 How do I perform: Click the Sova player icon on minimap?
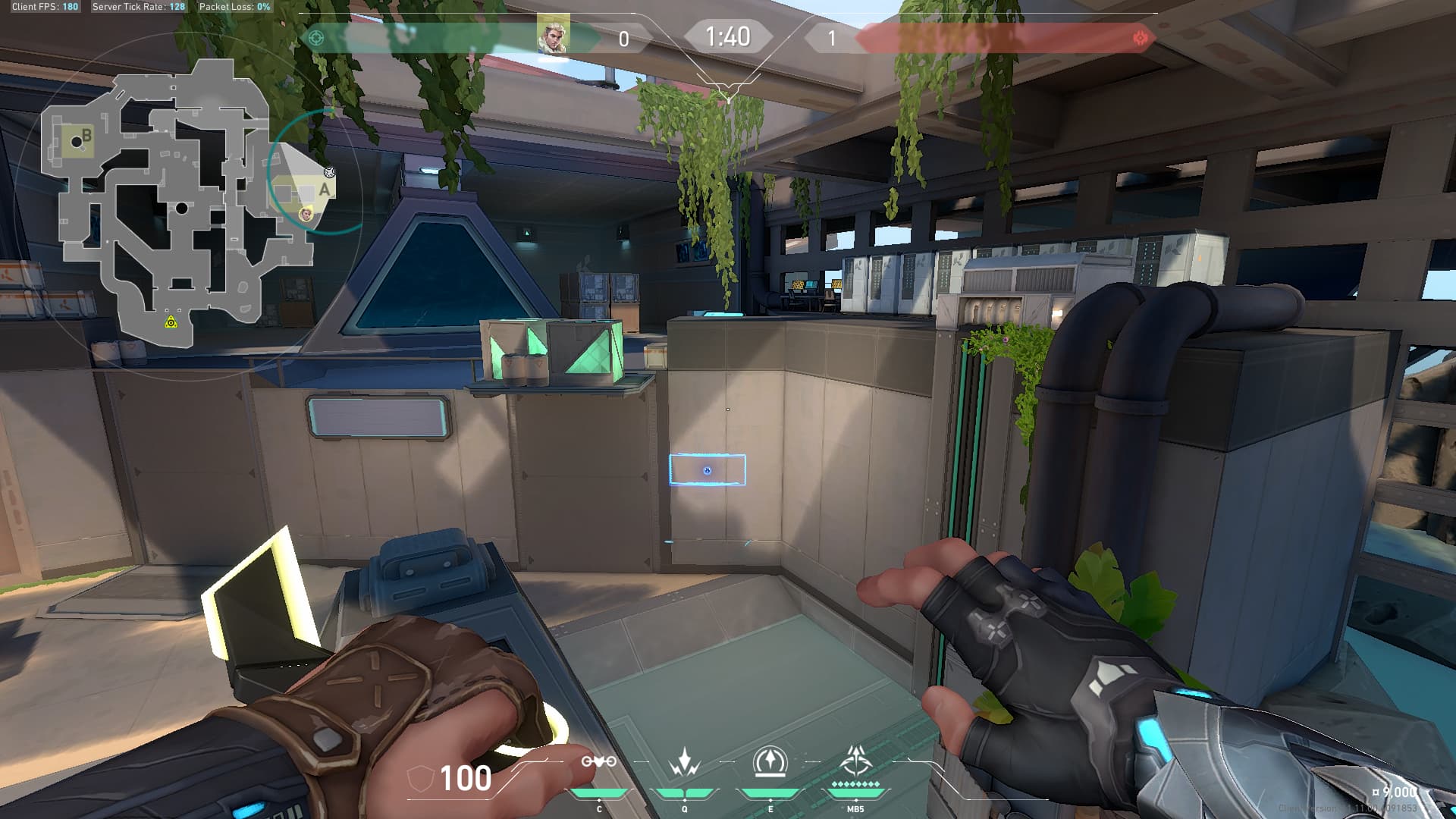click(306, 215)
